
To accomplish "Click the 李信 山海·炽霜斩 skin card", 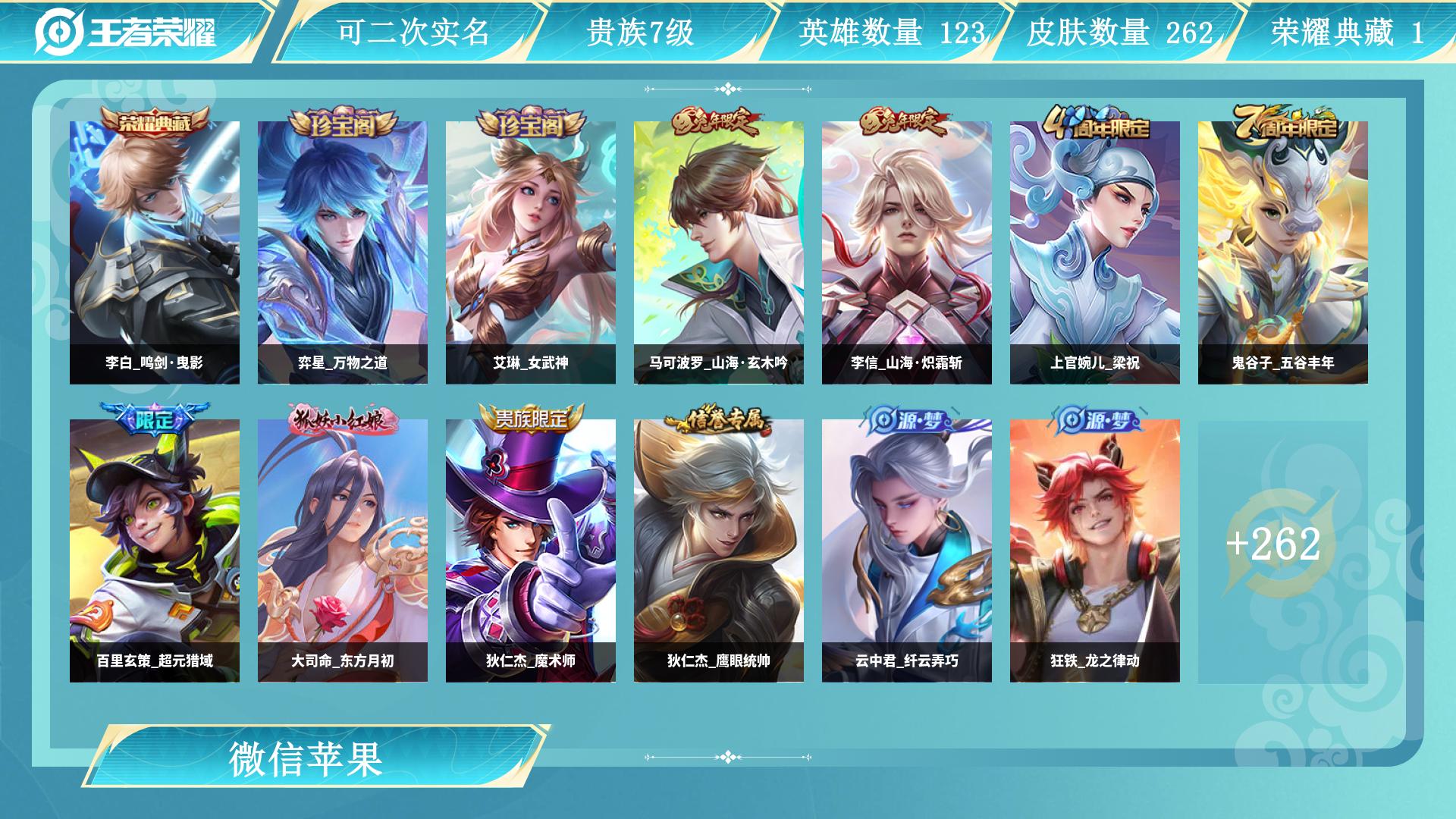I will point(907,253).
